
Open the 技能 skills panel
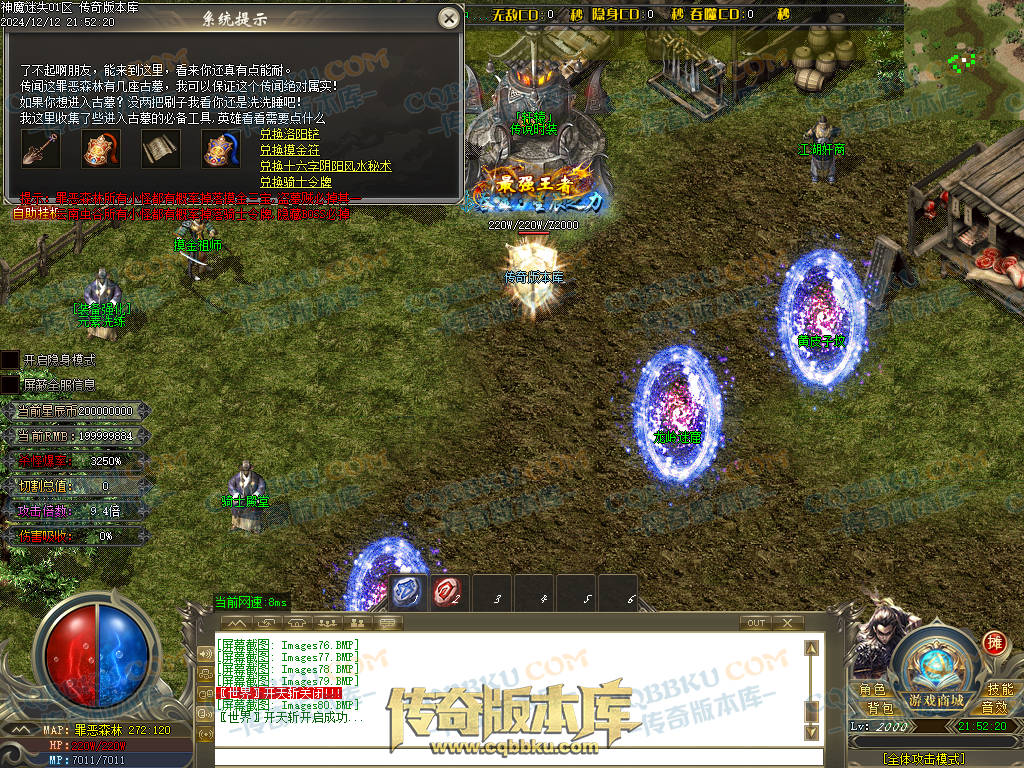(x=999, y=690)
